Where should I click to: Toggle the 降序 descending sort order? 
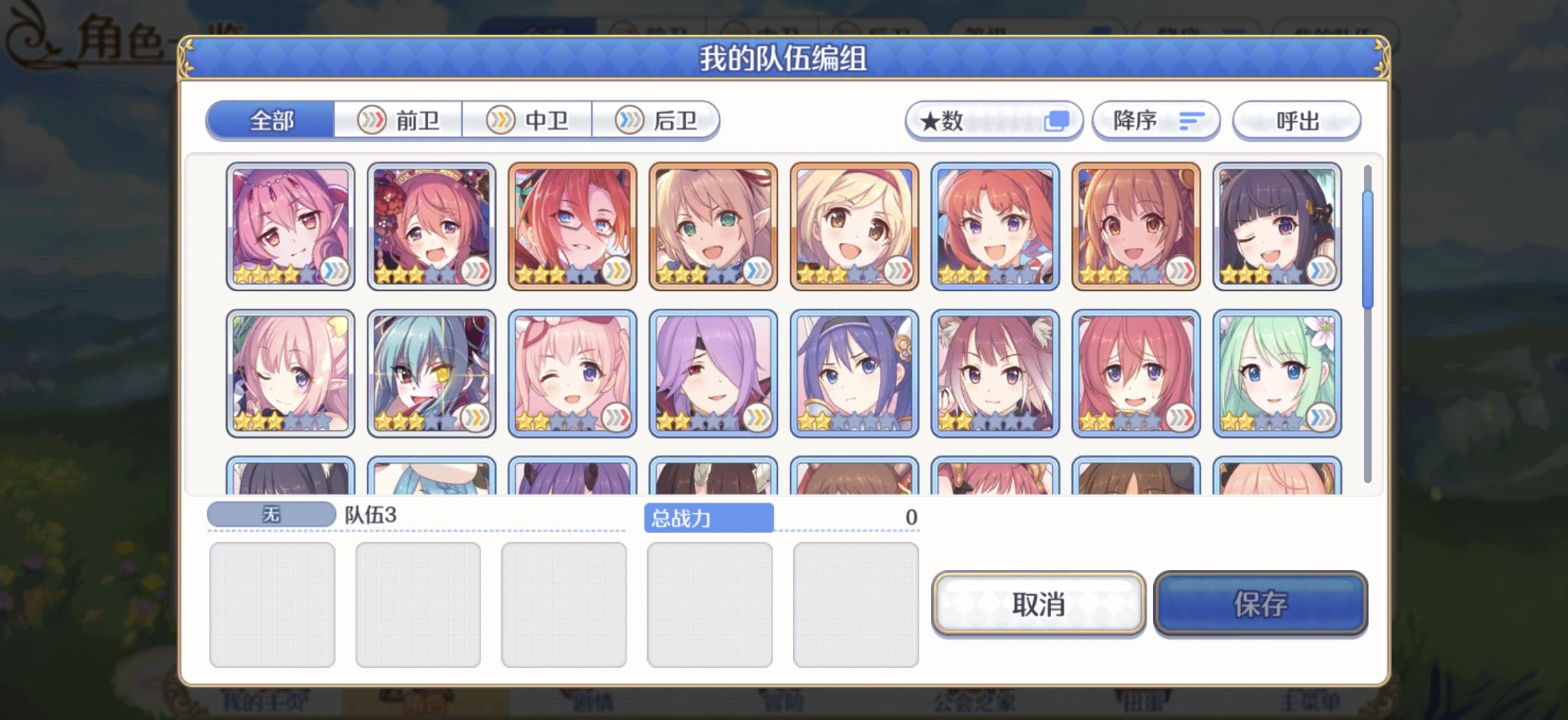point(1156,120)
